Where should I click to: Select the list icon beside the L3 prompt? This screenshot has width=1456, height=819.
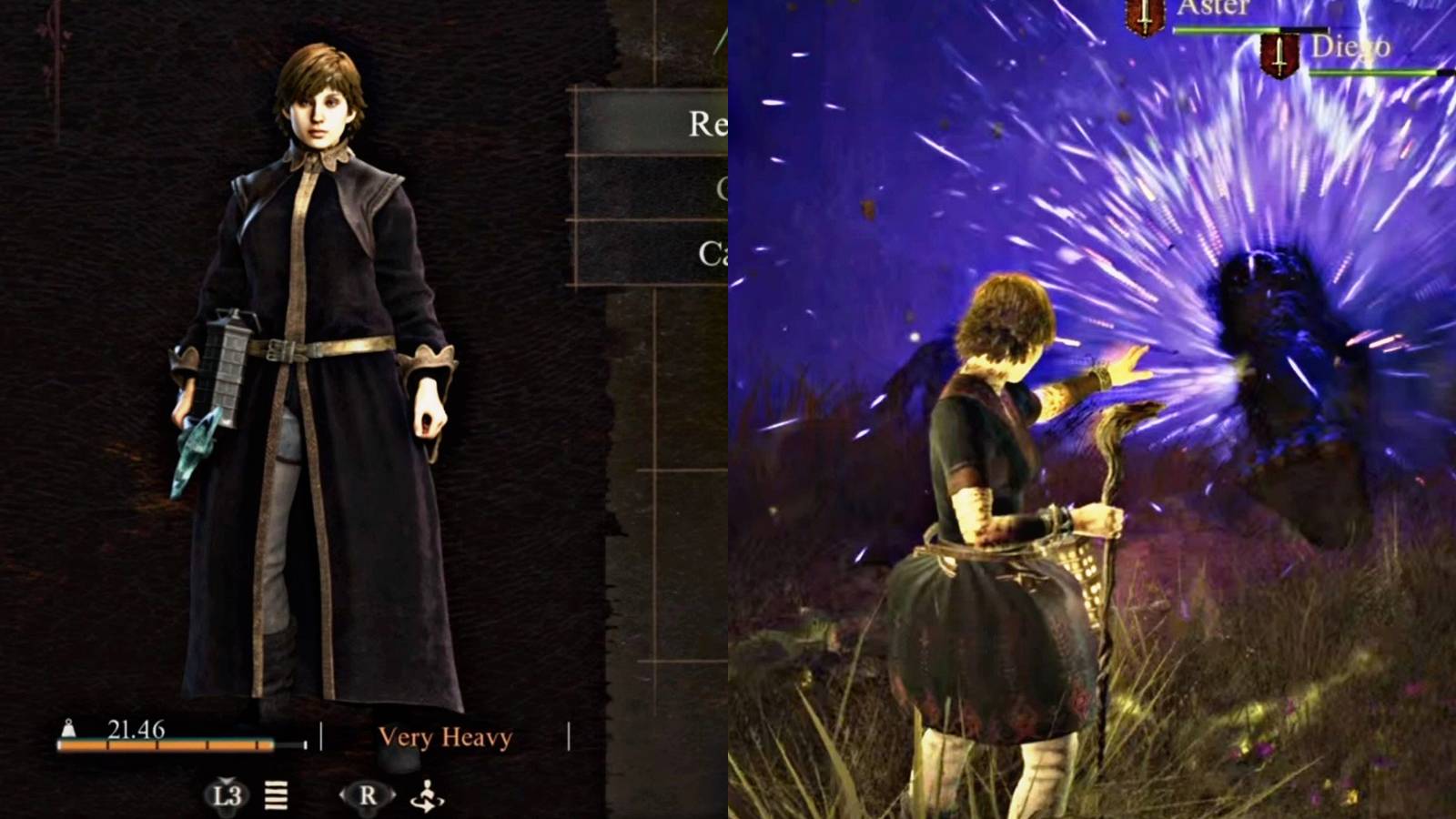pyautogui.click(x=275, y=794)
